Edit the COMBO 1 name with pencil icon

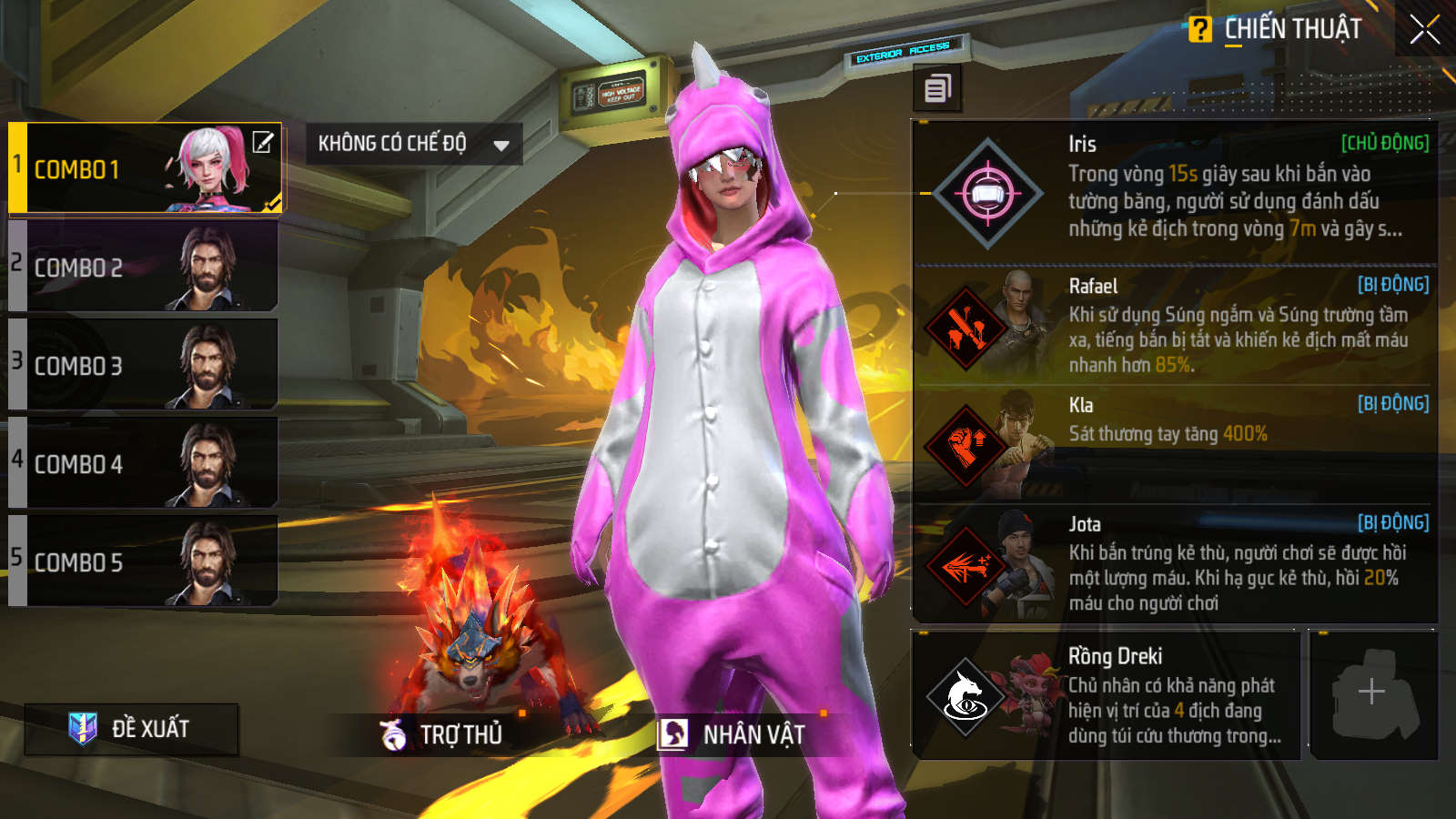tap(263, 142)
